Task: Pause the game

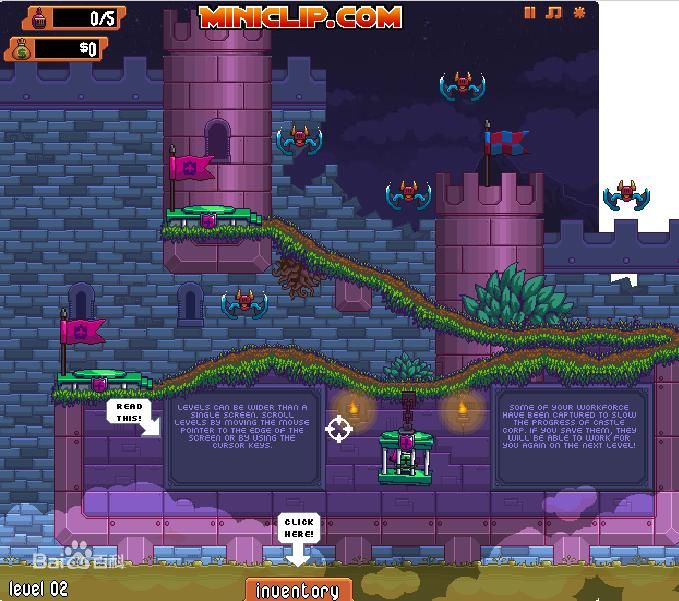Action: pyautogui.click(x=530, y=13)
